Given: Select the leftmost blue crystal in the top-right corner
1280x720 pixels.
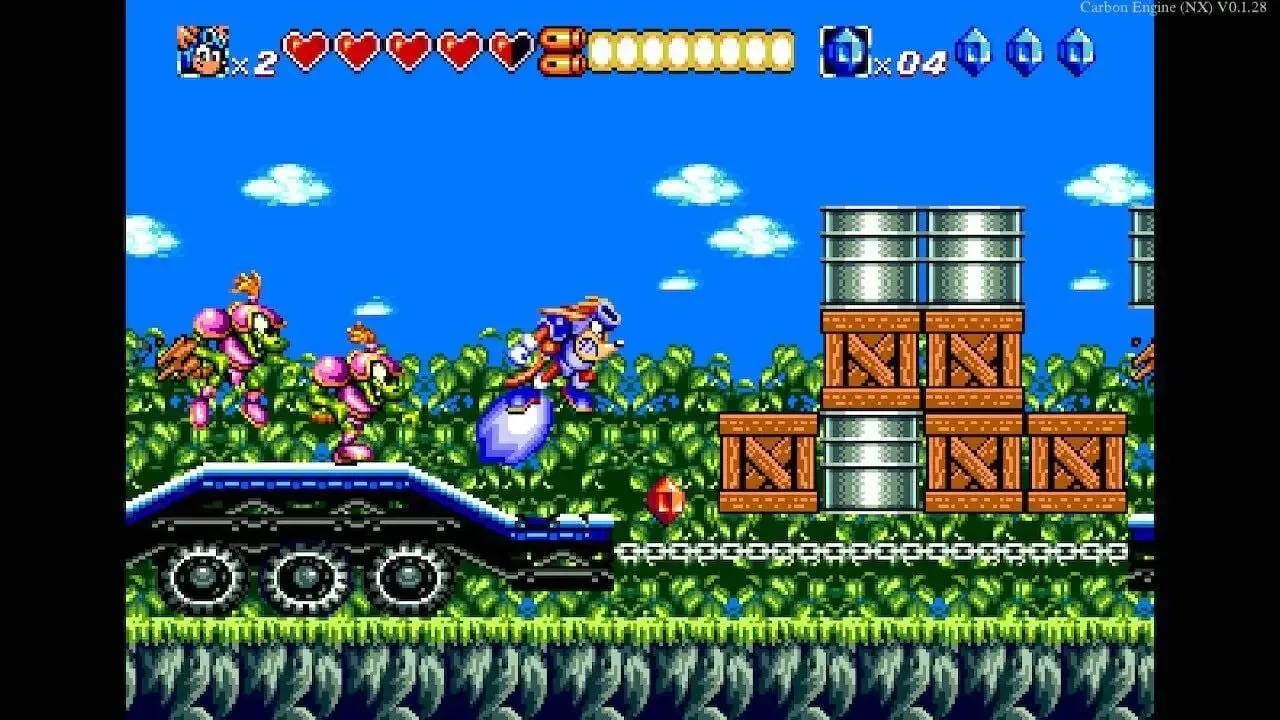Looking at the screenshot, I should point(973,50).
